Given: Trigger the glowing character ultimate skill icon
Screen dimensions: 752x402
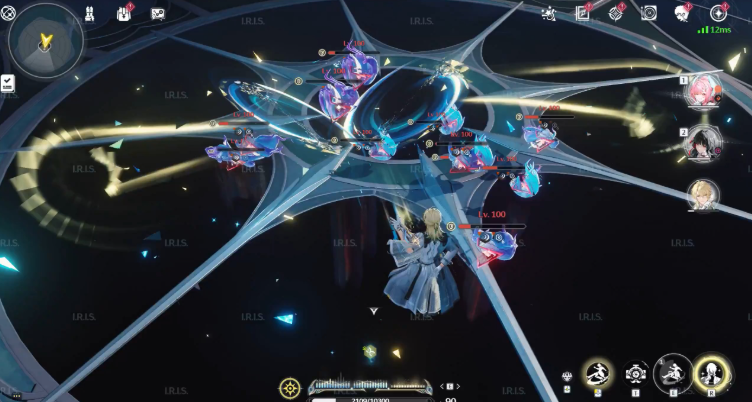Looking at the screenshot, I should click(x=711, y=374).
